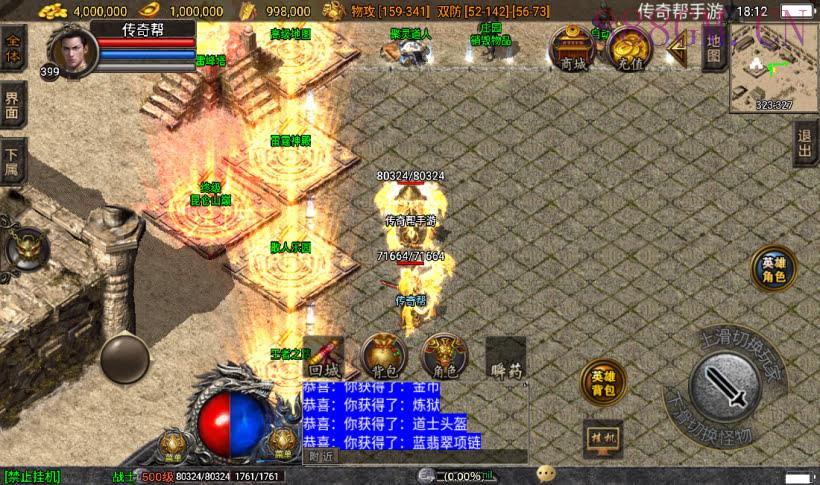This screenshot has width=820, height=485.
Task: Open the 背包 backpack
Action: (383, 357)
